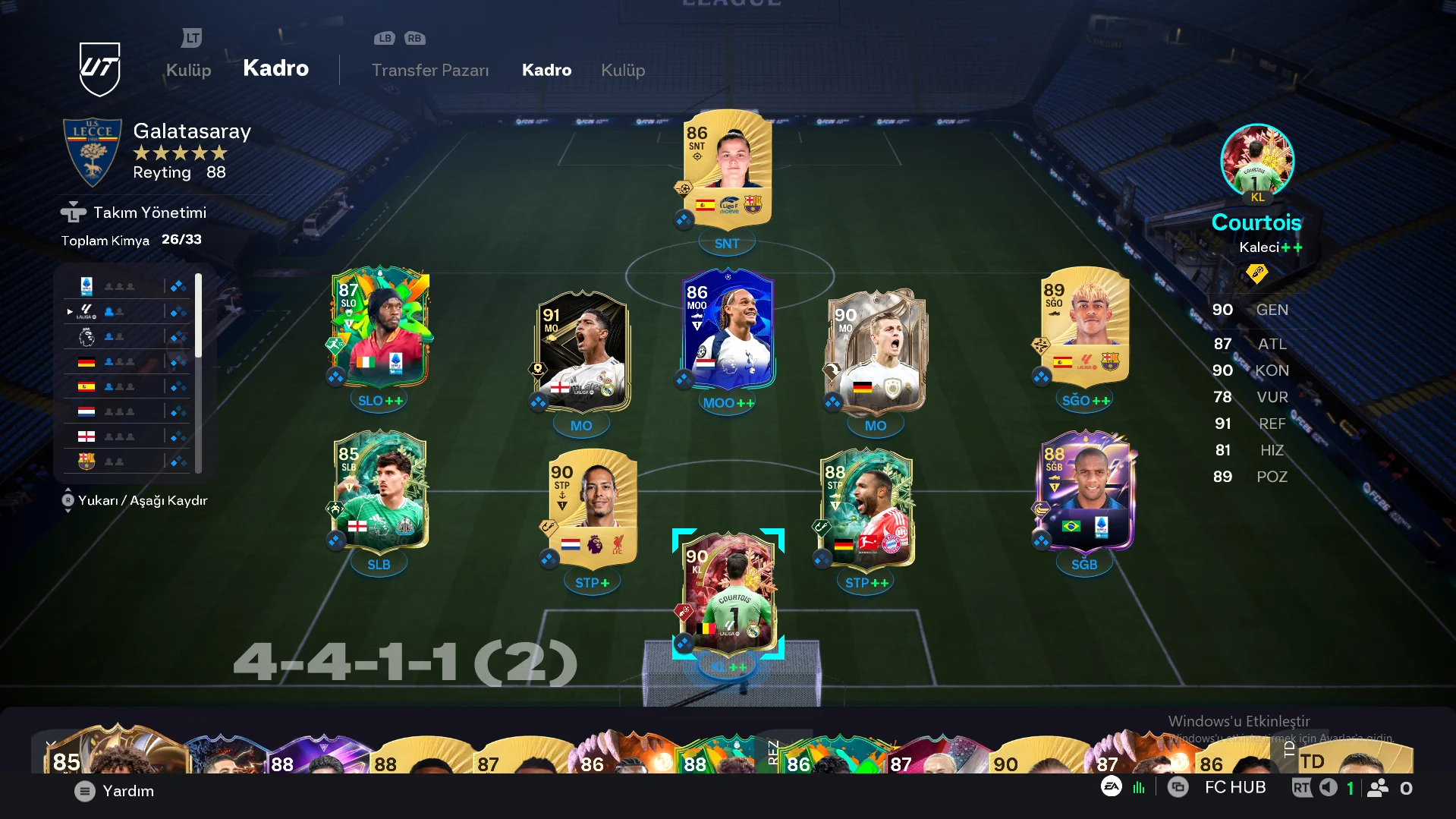Open Takım Yönetimi team management
Viewport: 1456px width, 819px height.
(x=149, y=213)
